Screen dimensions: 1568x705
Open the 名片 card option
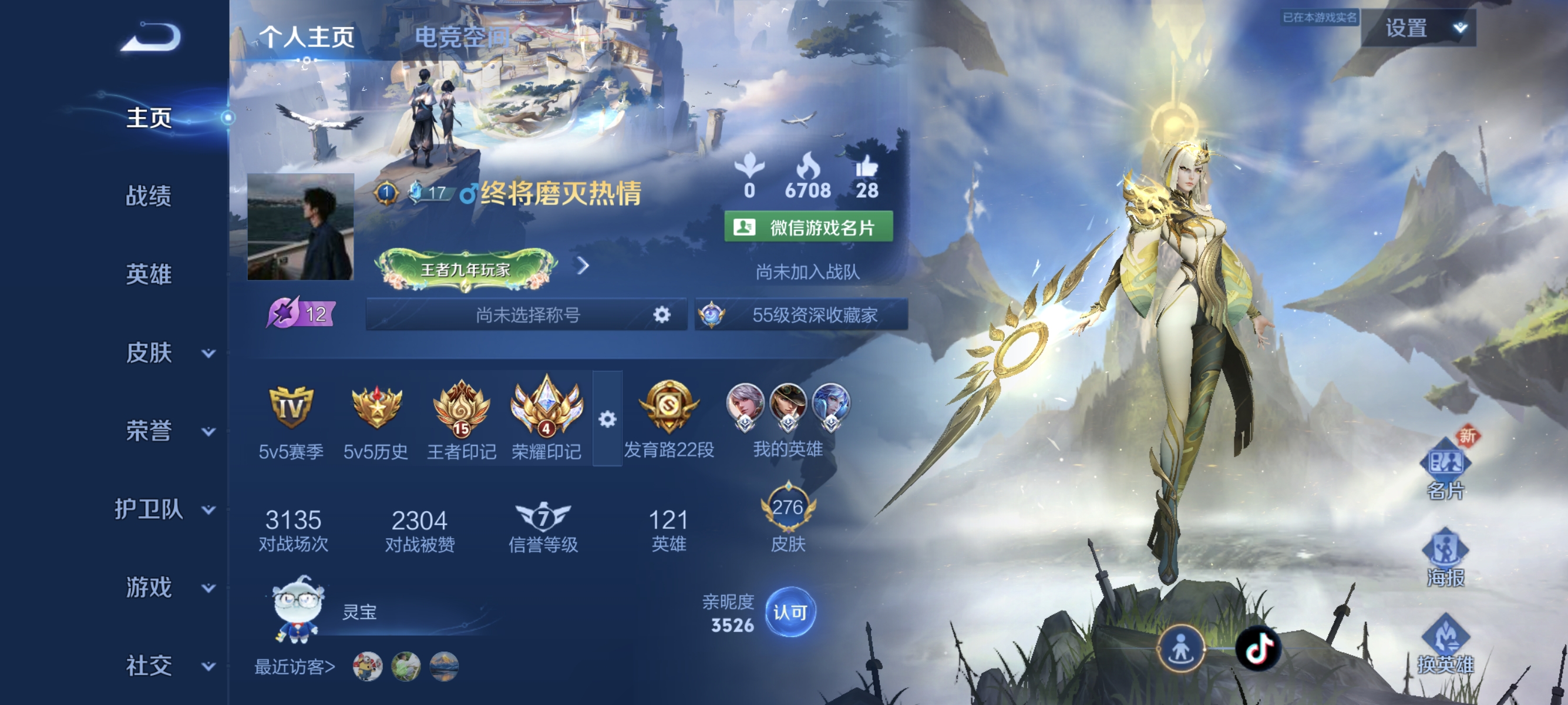click(x=1445, y=469)
